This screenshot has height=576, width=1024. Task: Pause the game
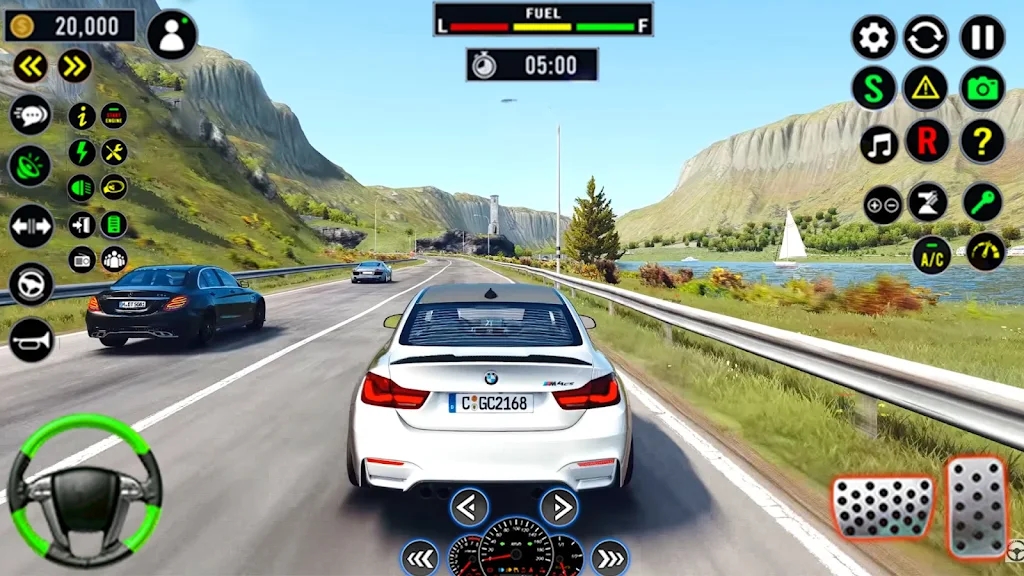point(982,37)
